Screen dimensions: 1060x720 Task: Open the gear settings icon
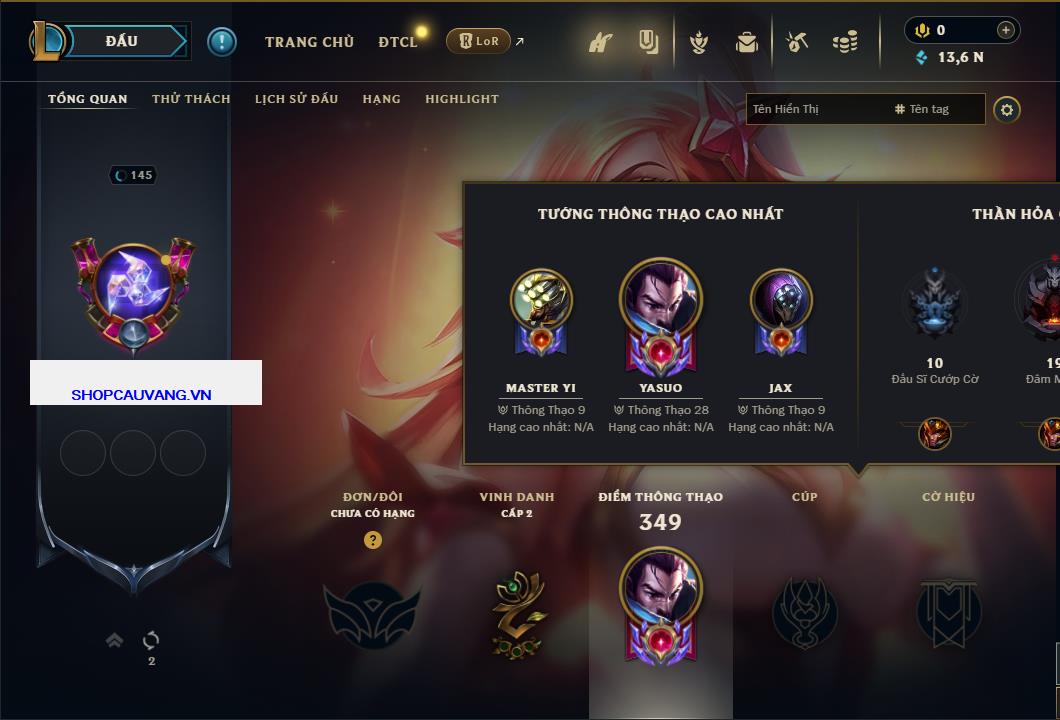[x=1007, y=109]
